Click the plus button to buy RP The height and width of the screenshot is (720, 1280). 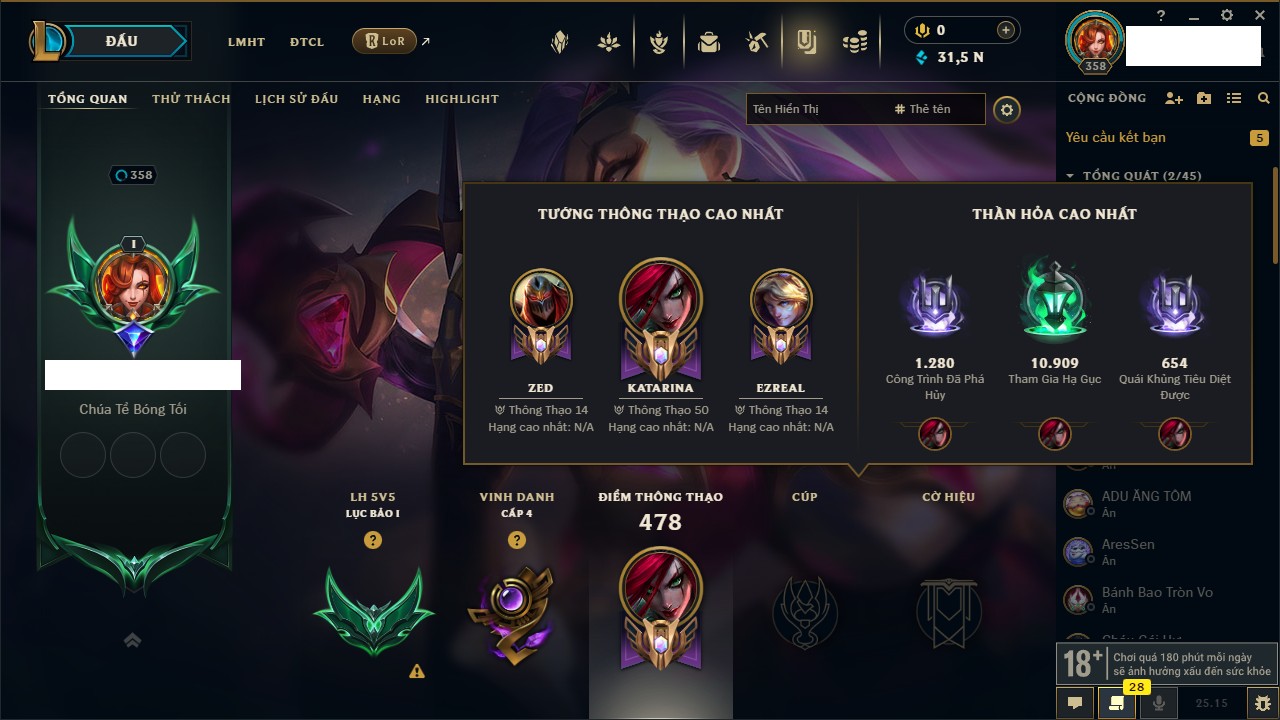pos(1005,30)
